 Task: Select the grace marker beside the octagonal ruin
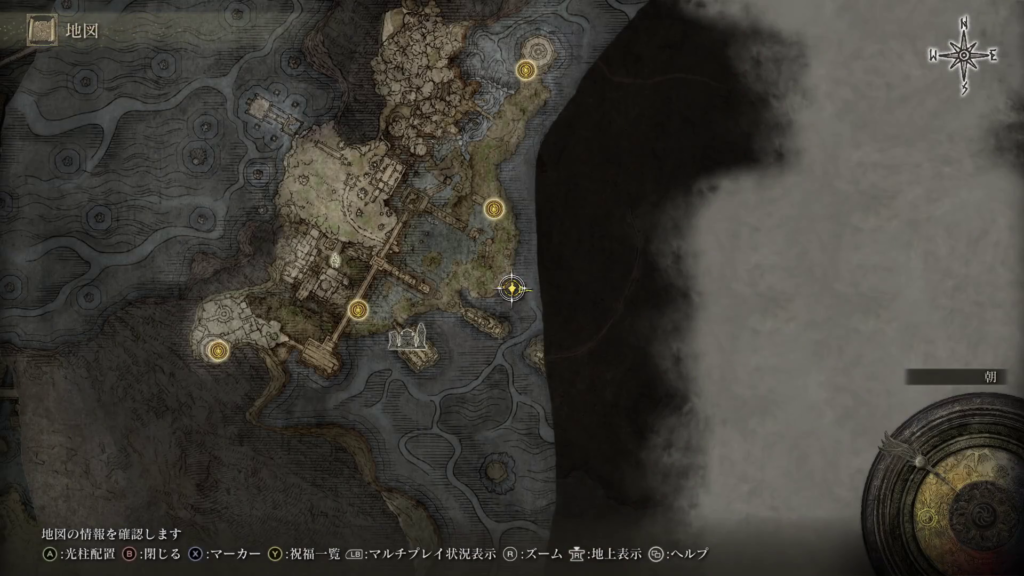tap(526, 69)
